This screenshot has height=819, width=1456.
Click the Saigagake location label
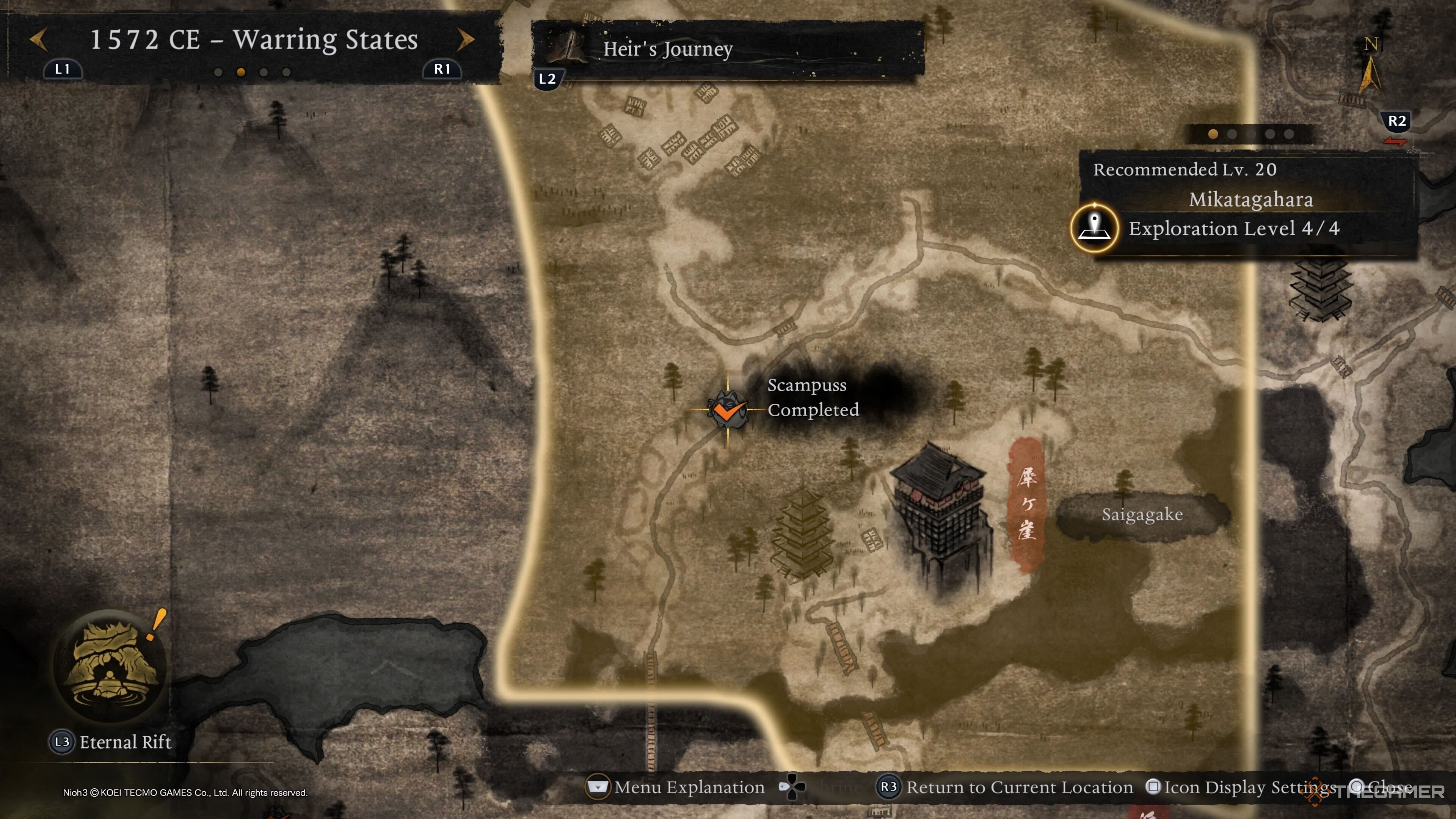(1142, 515)
